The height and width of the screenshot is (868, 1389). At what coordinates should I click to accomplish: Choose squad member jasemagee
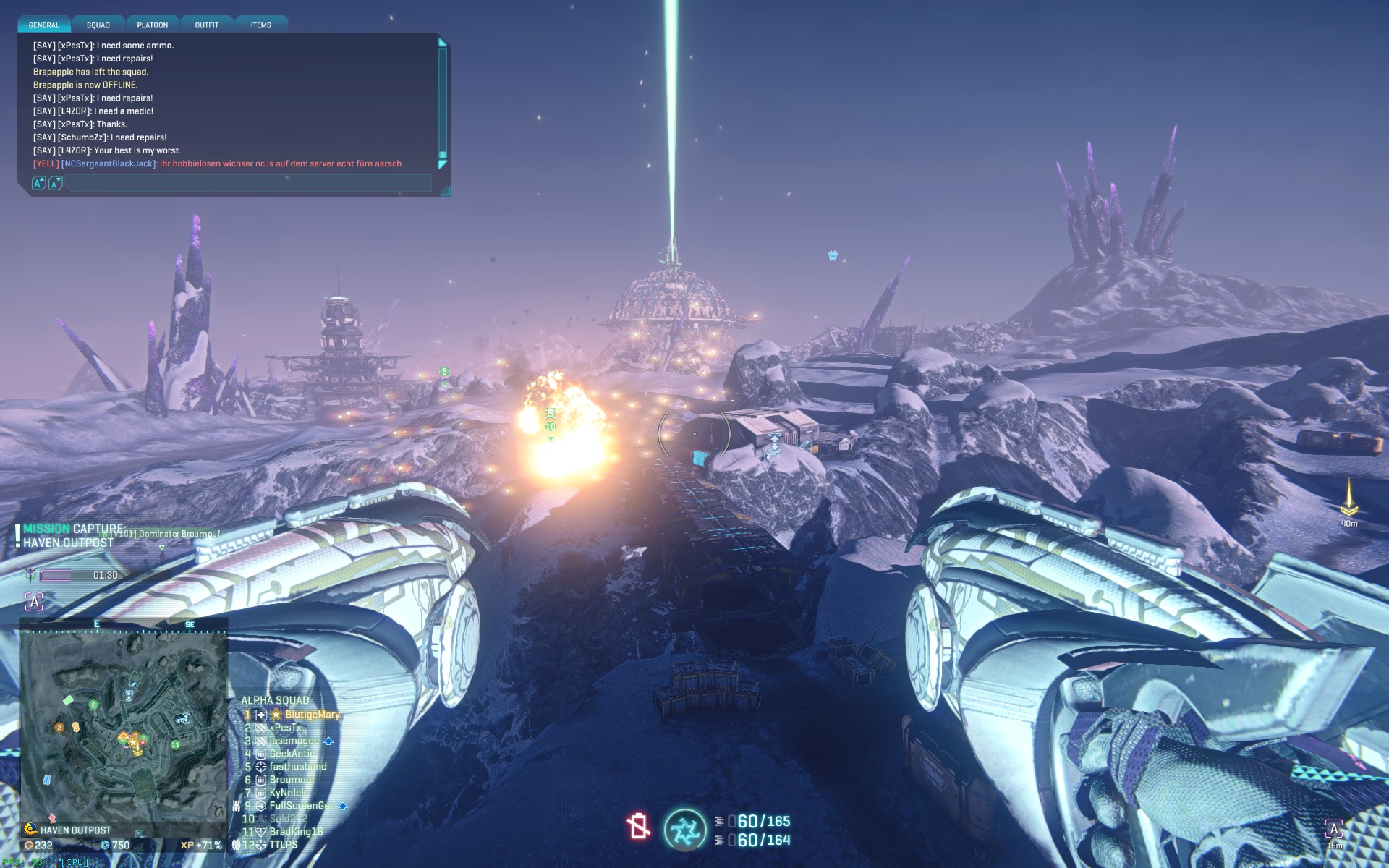(x=294, y=741)
